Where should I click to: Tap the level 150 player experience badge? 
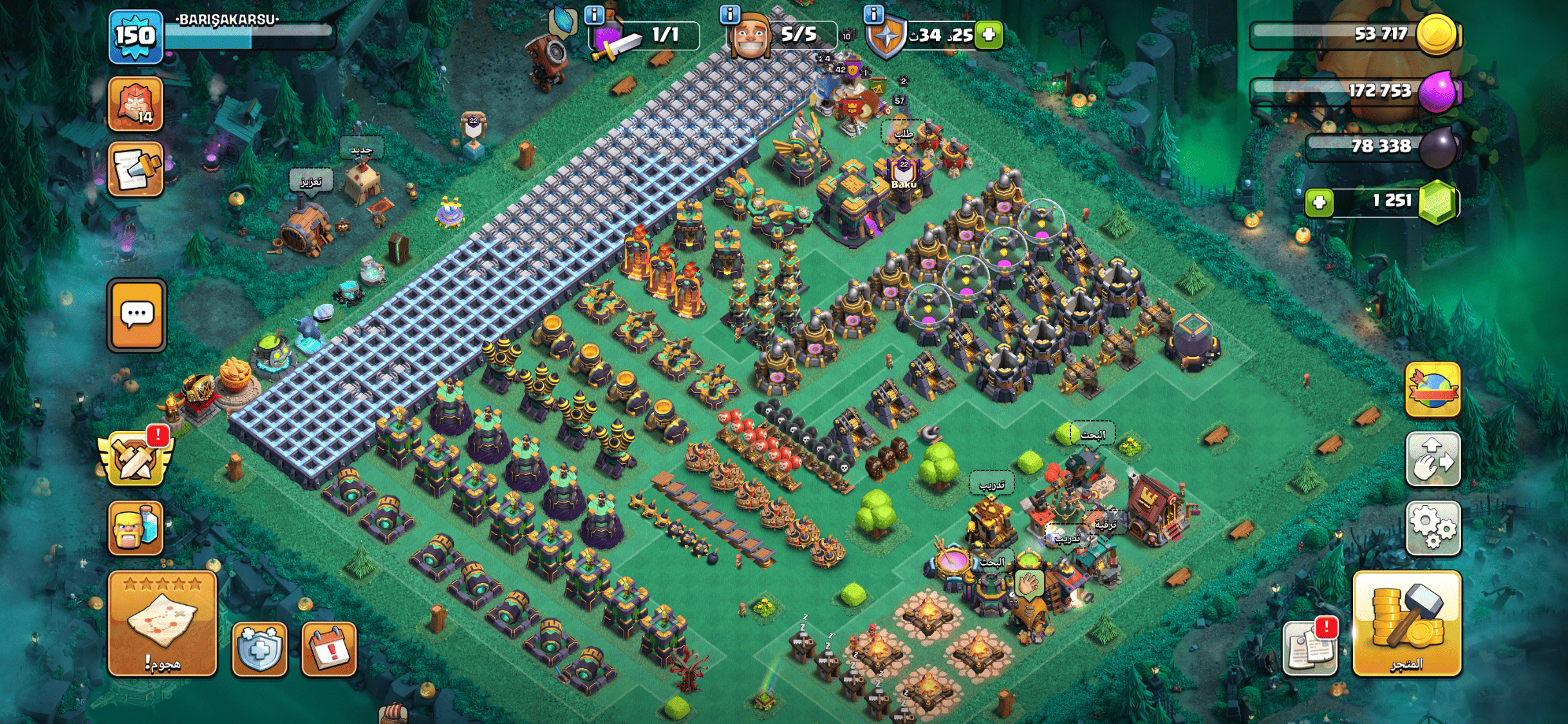[x=135, y=37]
